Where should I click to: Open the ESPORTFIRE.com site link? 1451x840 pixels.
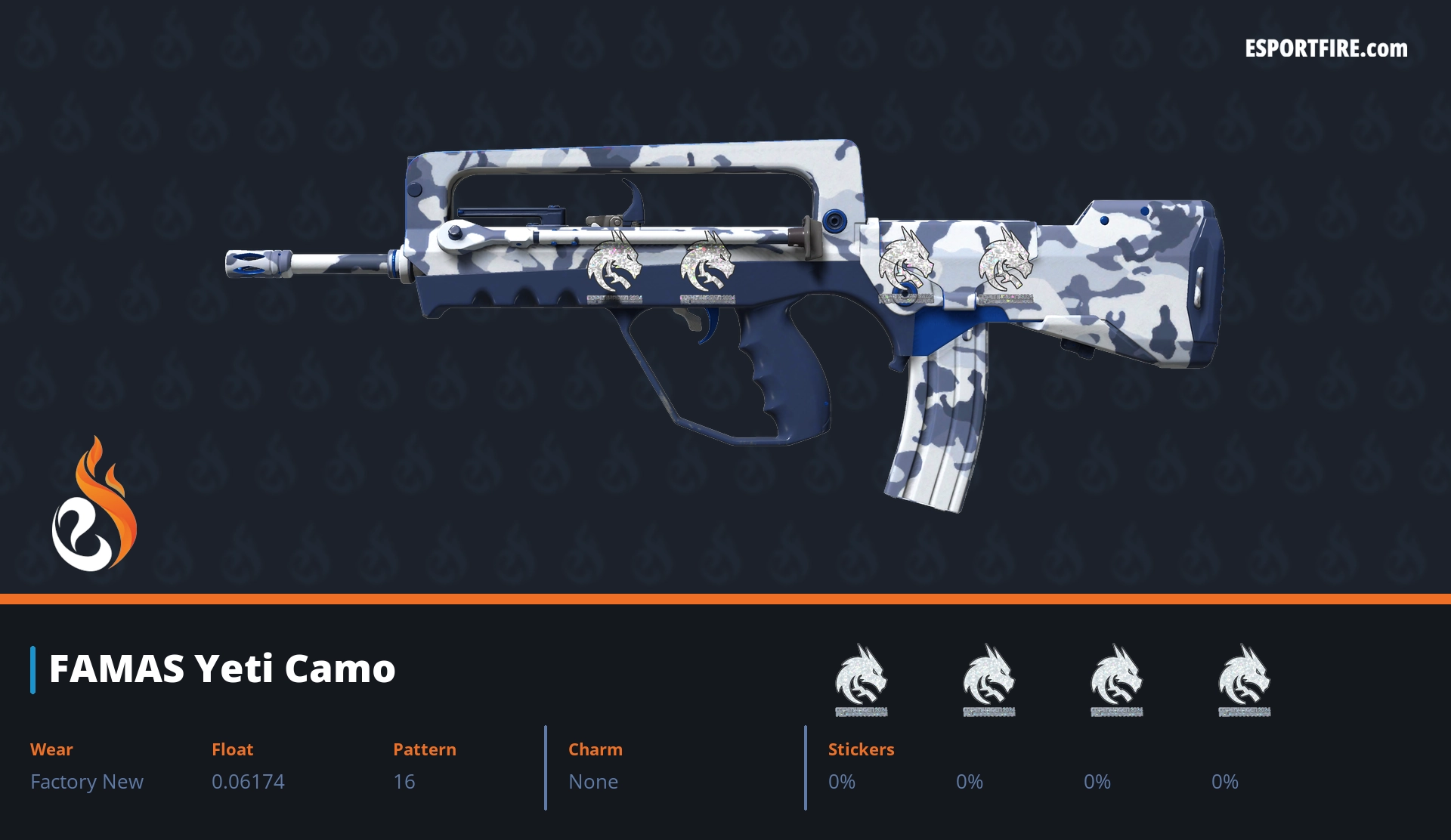1326,49
